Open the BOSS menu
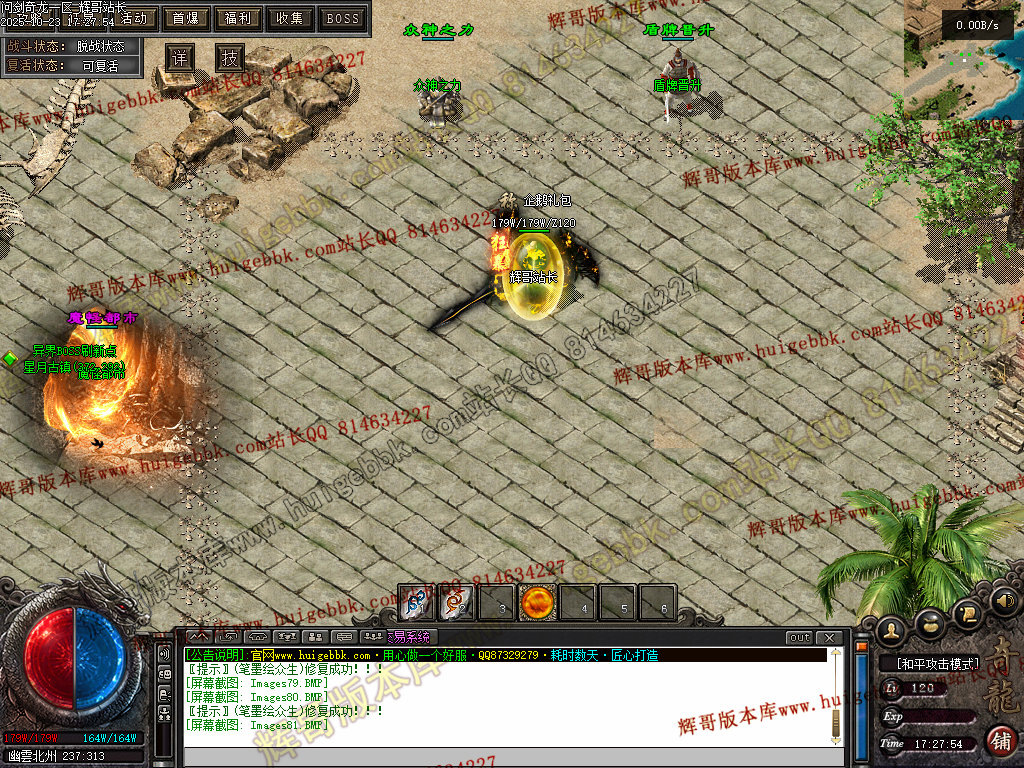The image size is (1024, 768). (343, 18)
